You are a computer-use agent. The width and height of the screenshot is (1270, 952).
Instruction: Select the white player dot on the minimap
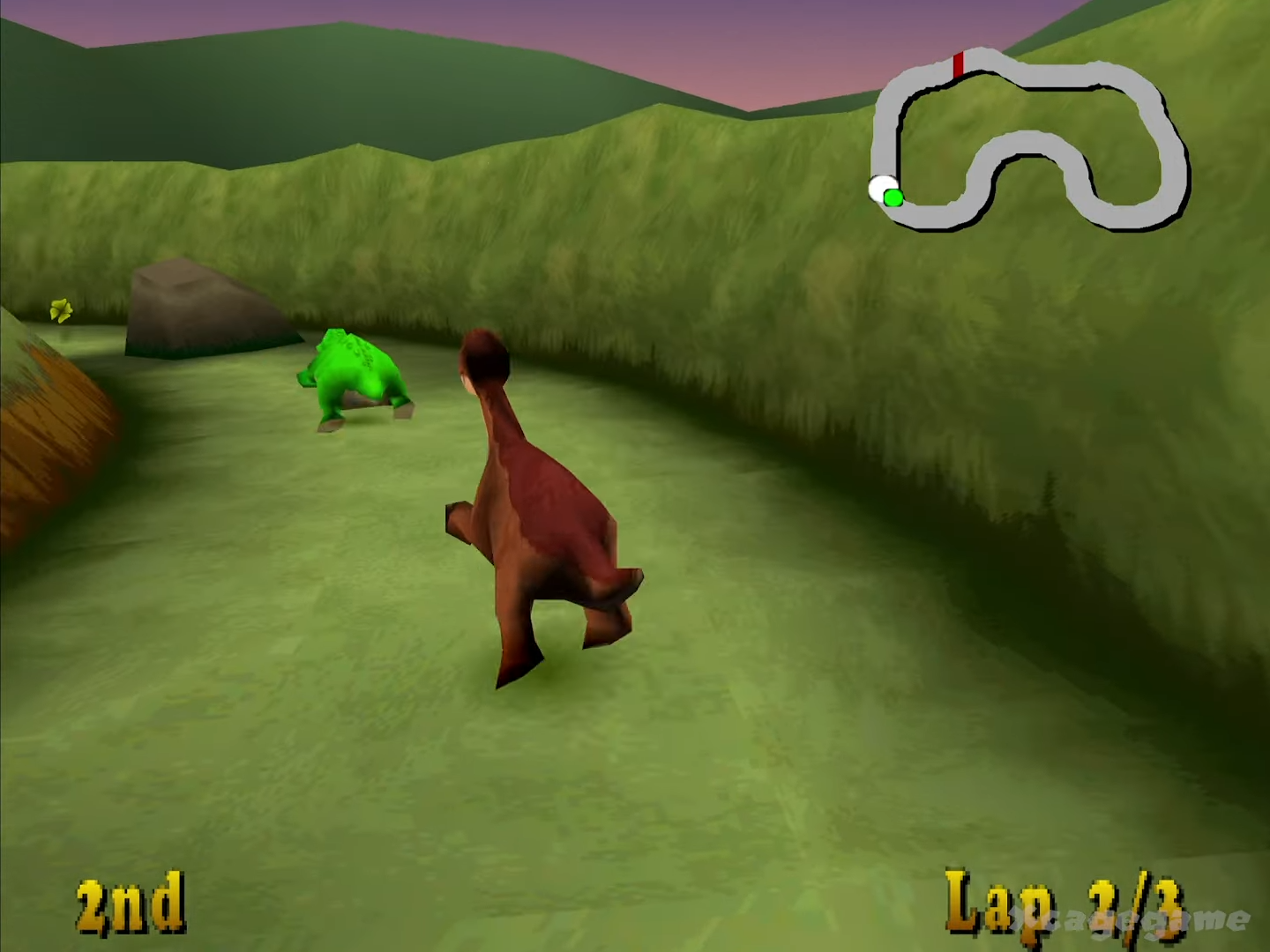881,187
